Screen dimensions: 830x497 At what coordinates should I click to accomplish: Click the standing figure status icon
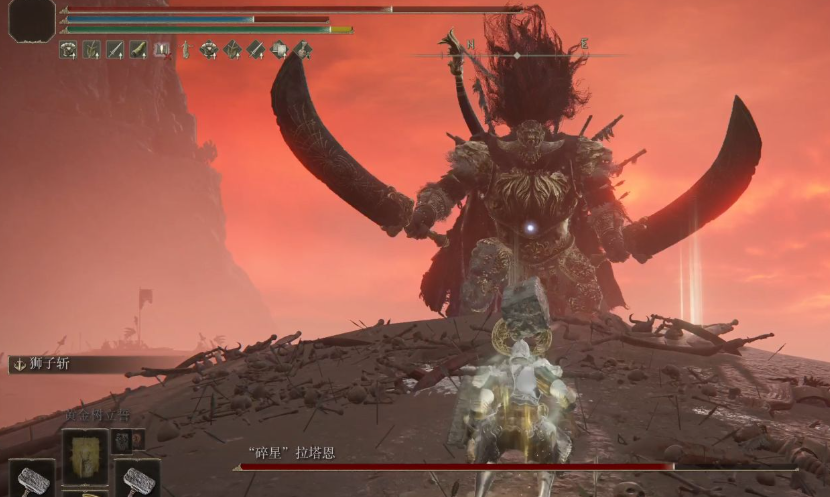pyautogui.click(x=185, y=49)
